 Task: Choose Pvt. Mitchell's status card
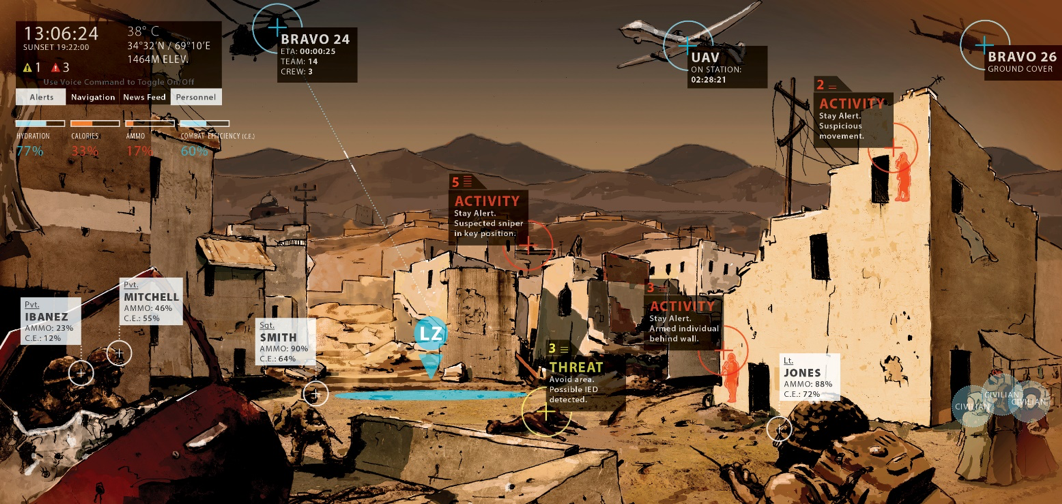151,302
